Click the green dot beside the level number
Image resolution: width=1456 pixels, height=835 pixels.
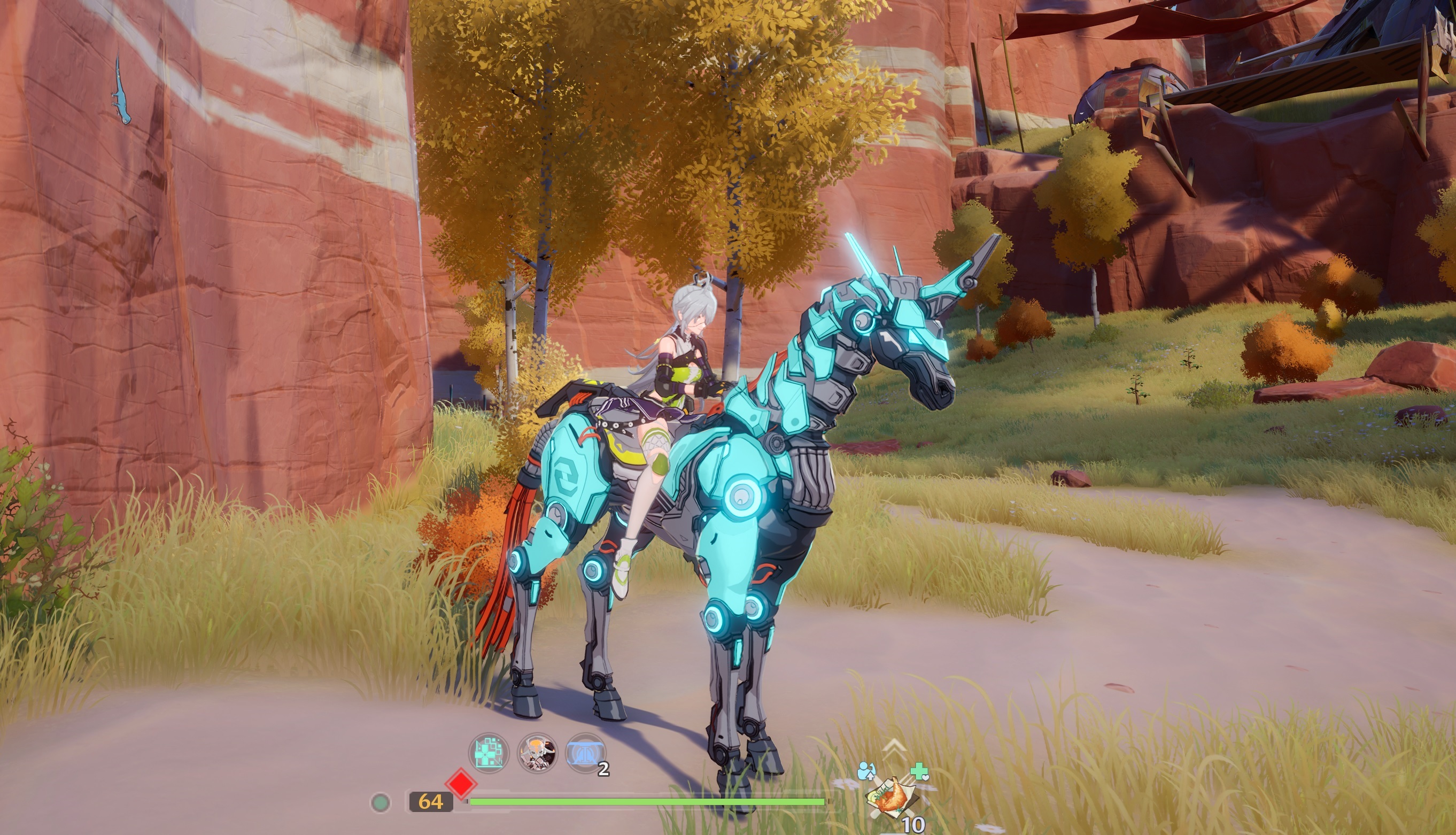[381, 802]
